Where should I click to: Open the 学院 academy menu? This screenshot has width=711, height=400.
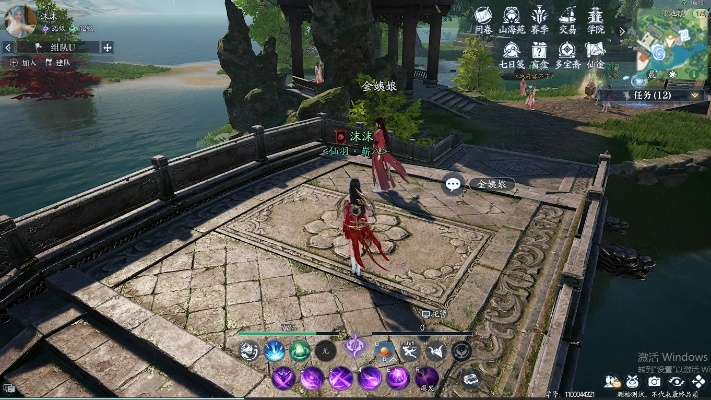click(x=595, y=19)
